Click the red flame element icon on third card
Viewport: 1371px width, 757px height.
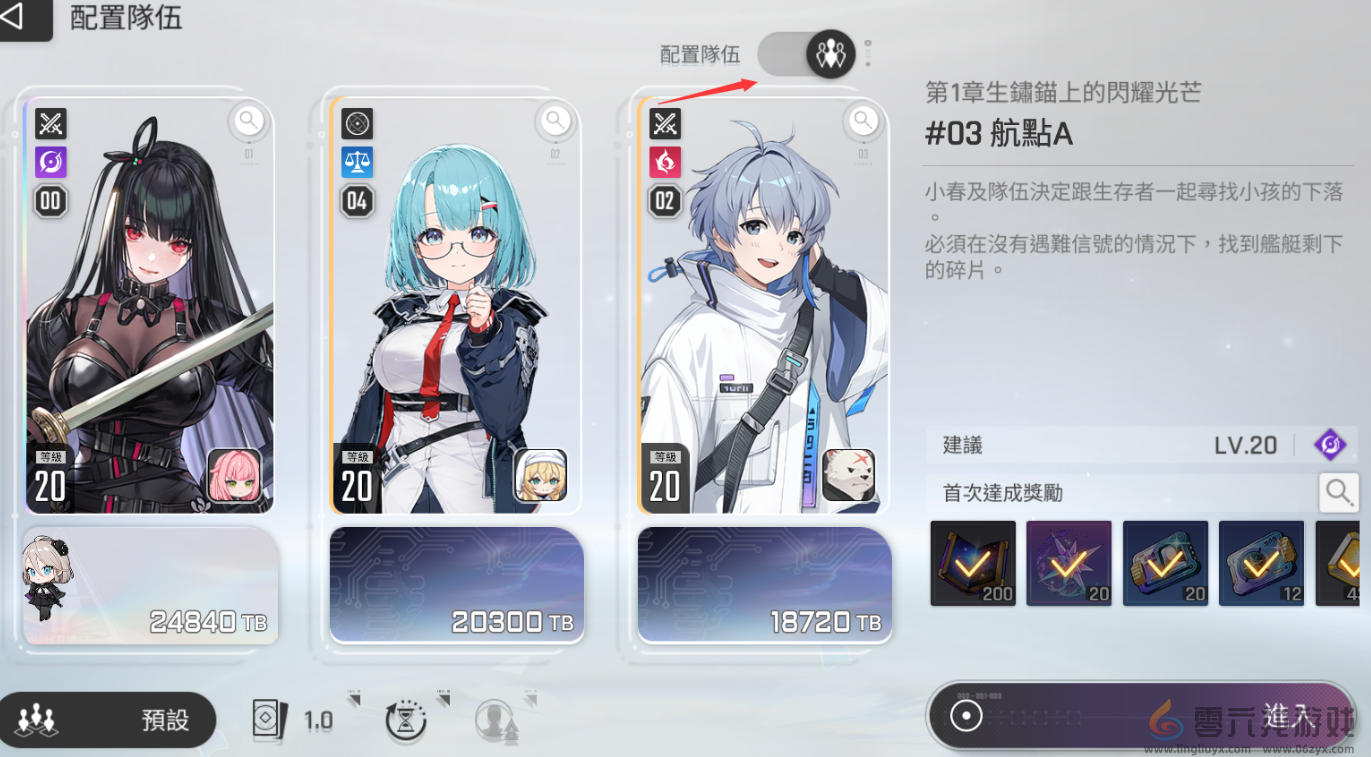pyautogui.click(x=665, y=162)
